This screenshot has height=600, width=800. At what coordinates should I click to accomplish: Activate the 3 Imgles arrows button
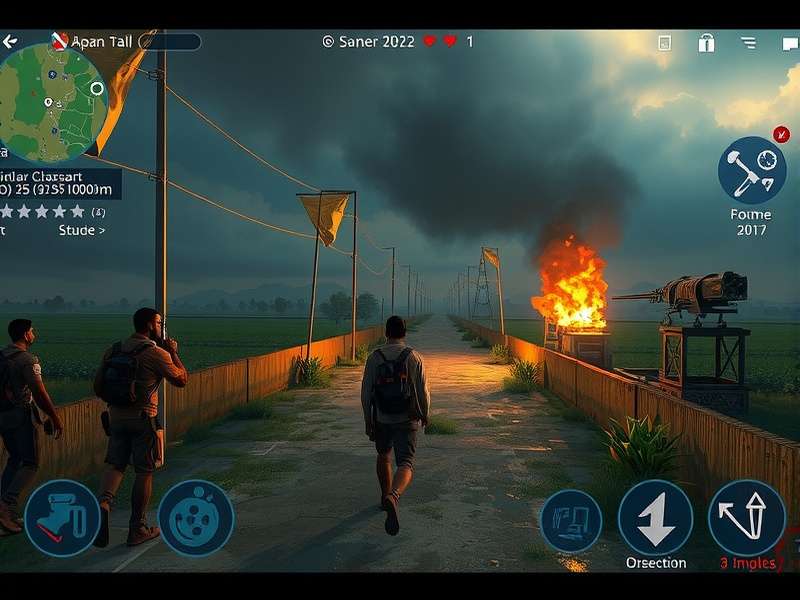[746, 517]
